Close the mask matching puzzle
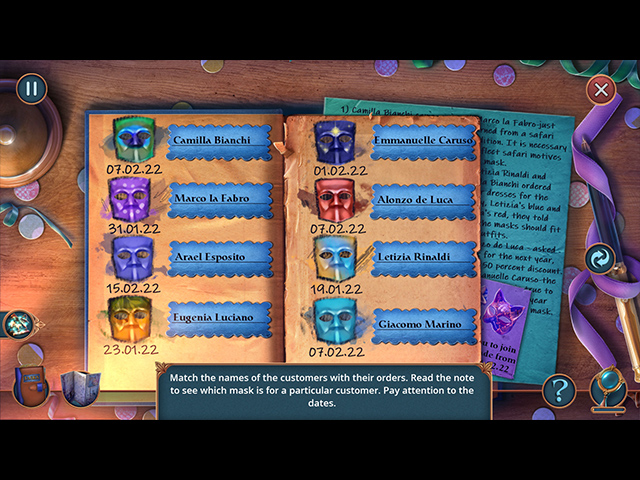The width and height of the screenshot is (640, 480). click(601, 90)
